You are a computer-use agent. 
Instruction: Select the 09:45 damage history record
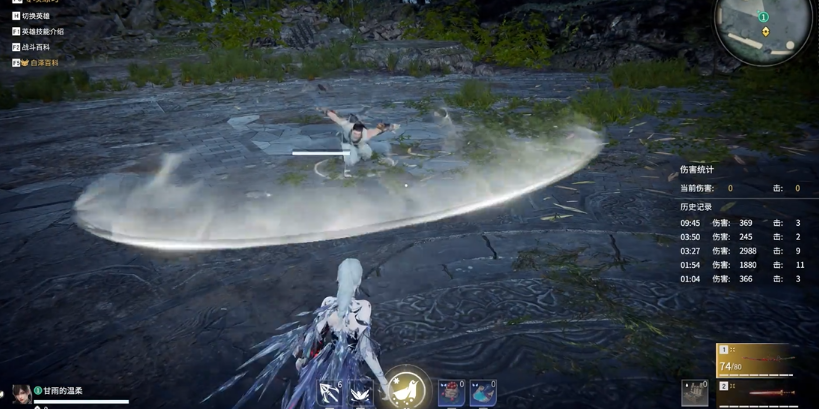[743, 223]
